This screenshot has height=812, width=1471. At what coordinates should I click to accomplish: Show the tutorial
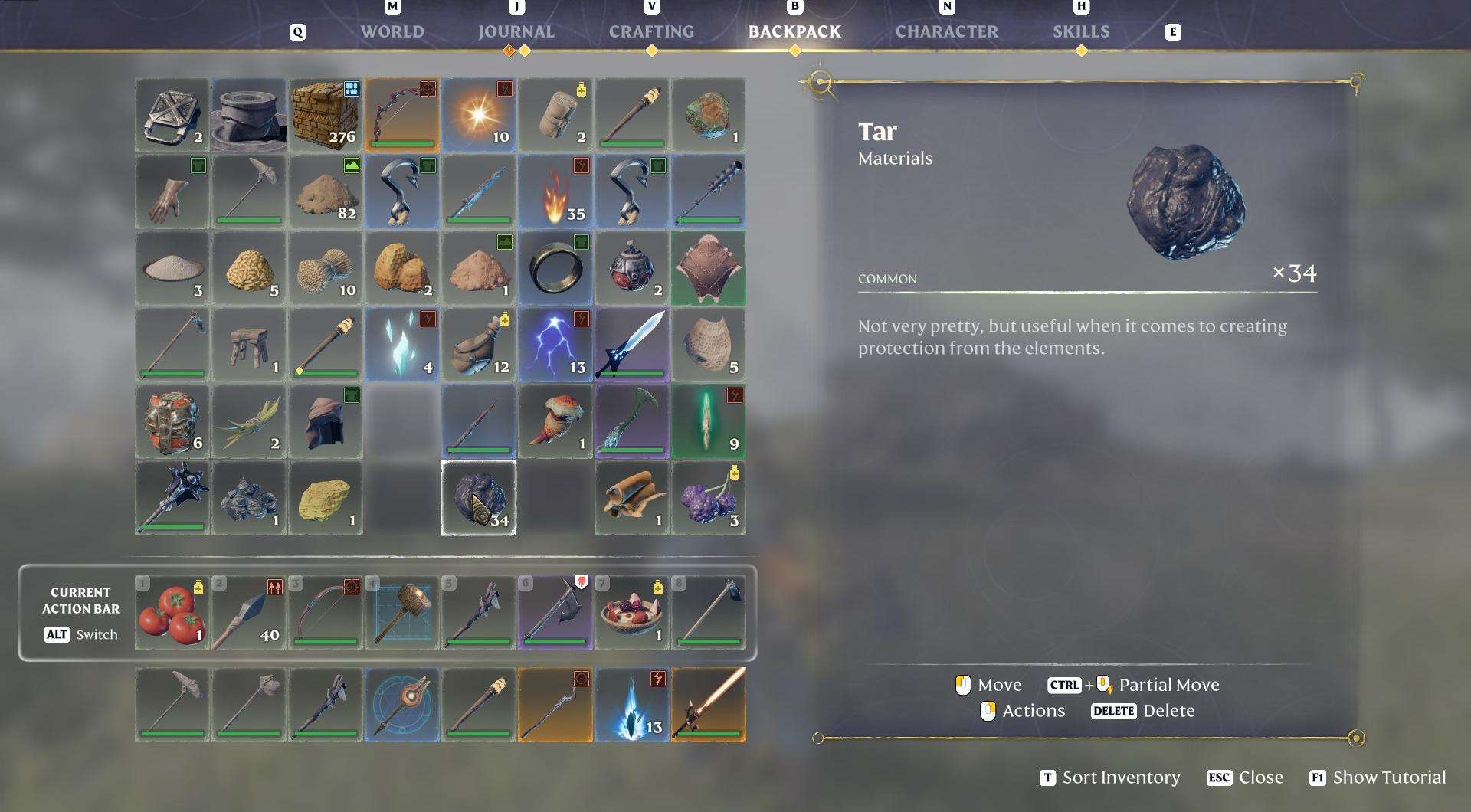tap(1378, 778)
